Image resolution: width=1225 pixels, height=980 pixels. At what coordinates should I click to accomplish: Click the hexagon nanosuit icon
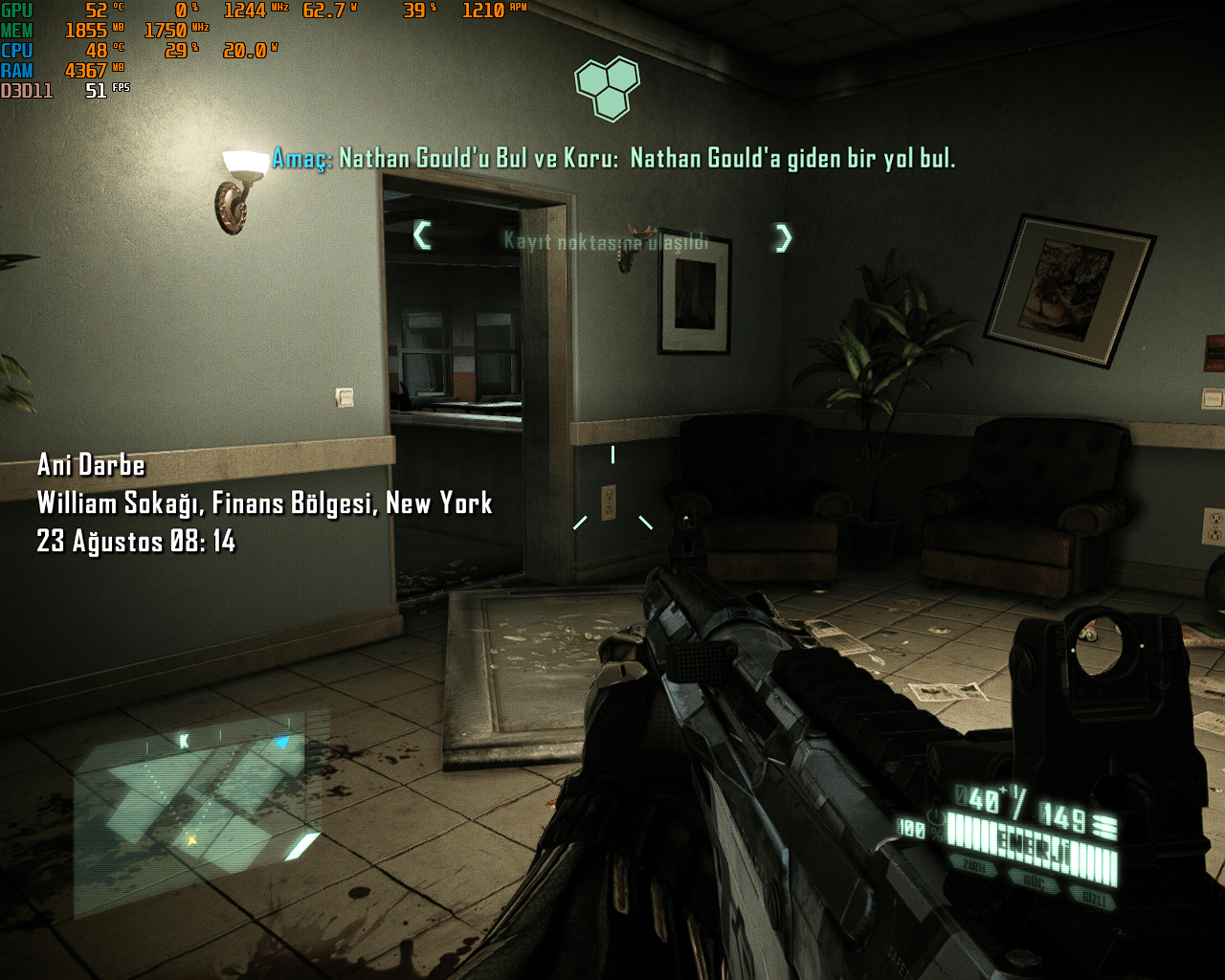(x=607, y=87)
